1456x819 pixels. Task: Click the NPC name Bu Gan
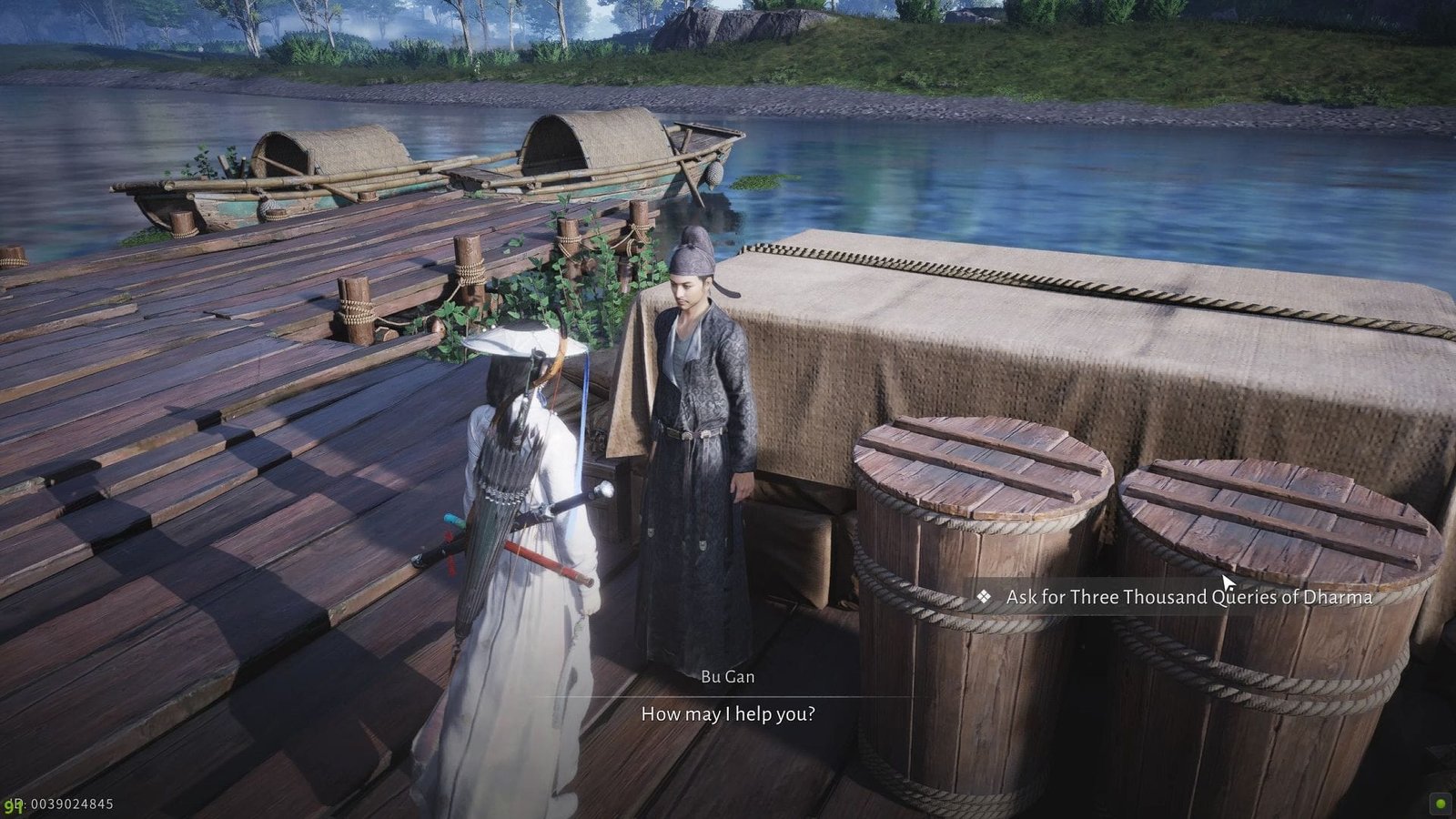click(x=728, y=677)
